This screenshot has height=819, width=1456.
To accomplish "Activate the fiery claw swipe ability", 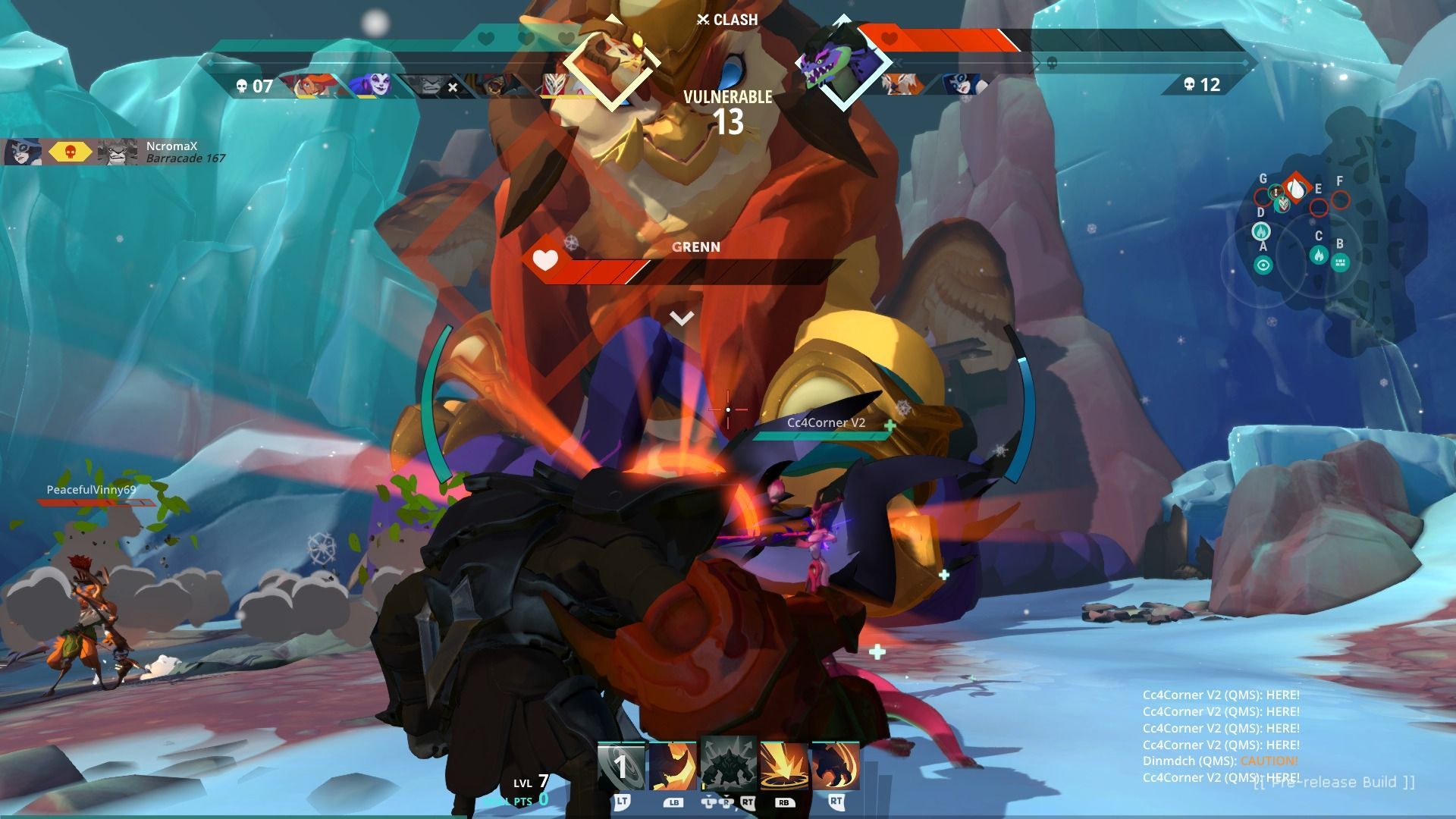I will pyautogui.click(x=835, y=766).
